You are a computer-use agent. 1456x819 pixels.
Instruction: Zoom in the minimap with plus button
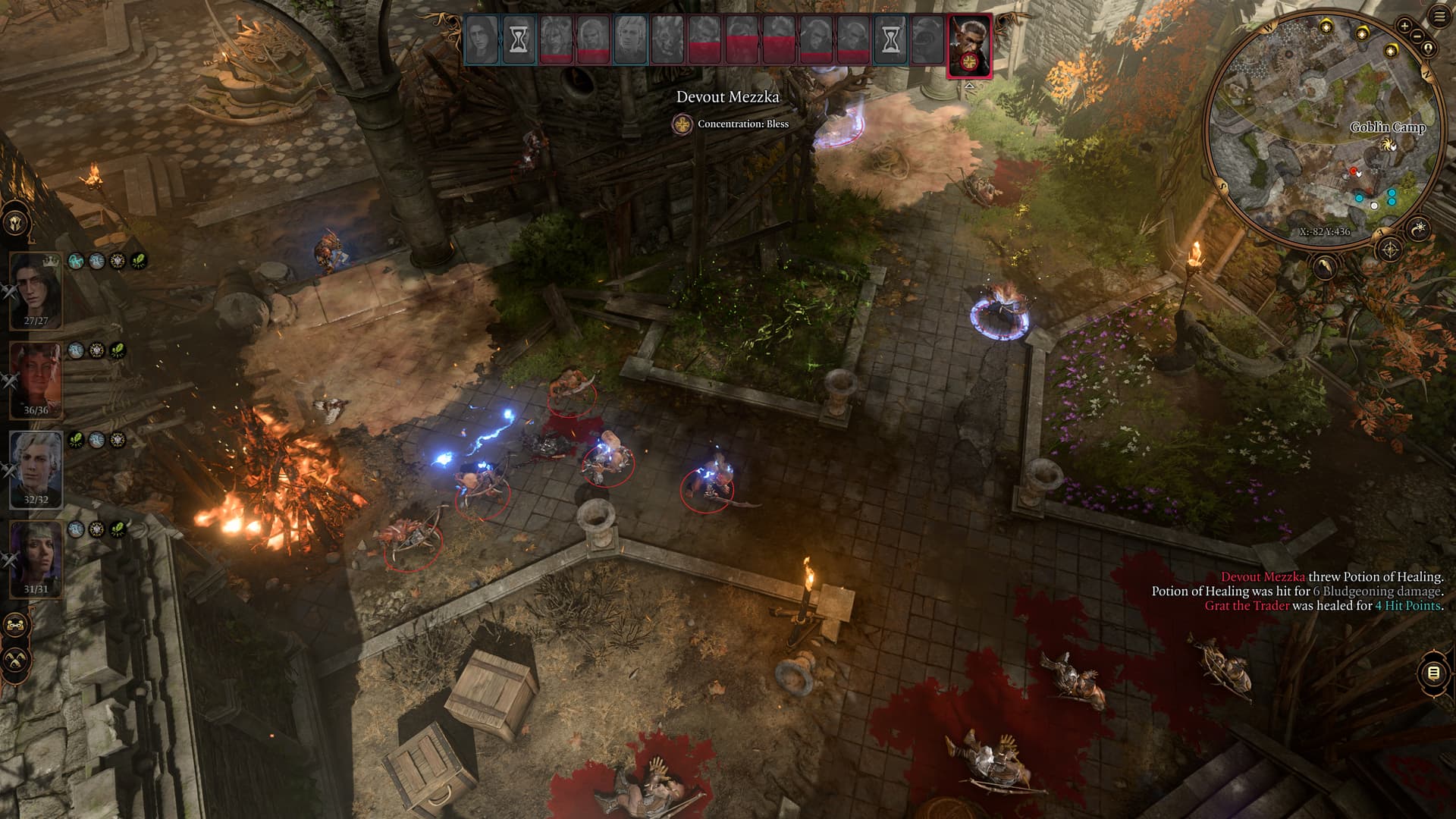1404,26
